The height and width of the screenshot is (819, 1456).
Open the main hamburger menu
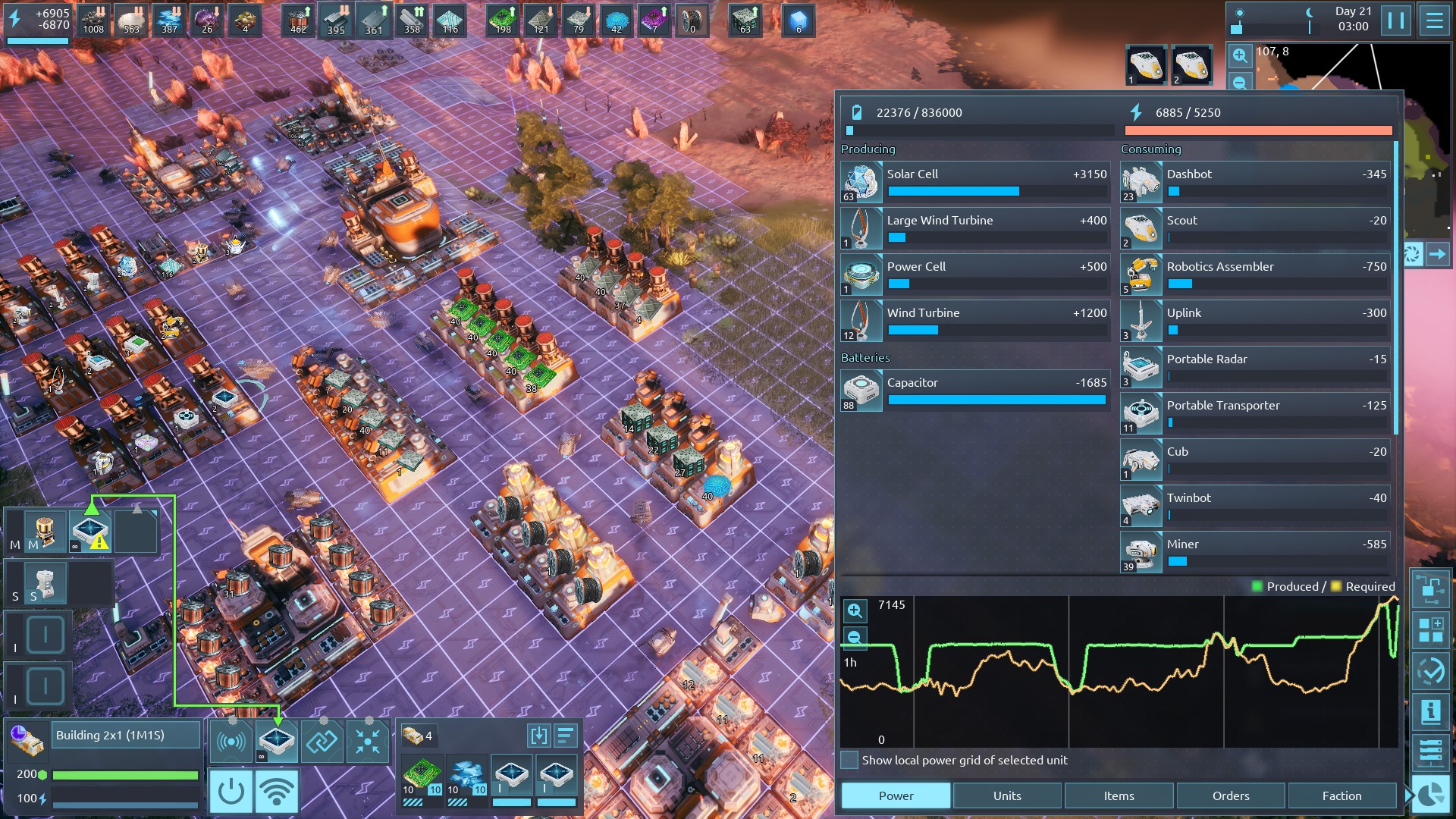pos(1434,20)
